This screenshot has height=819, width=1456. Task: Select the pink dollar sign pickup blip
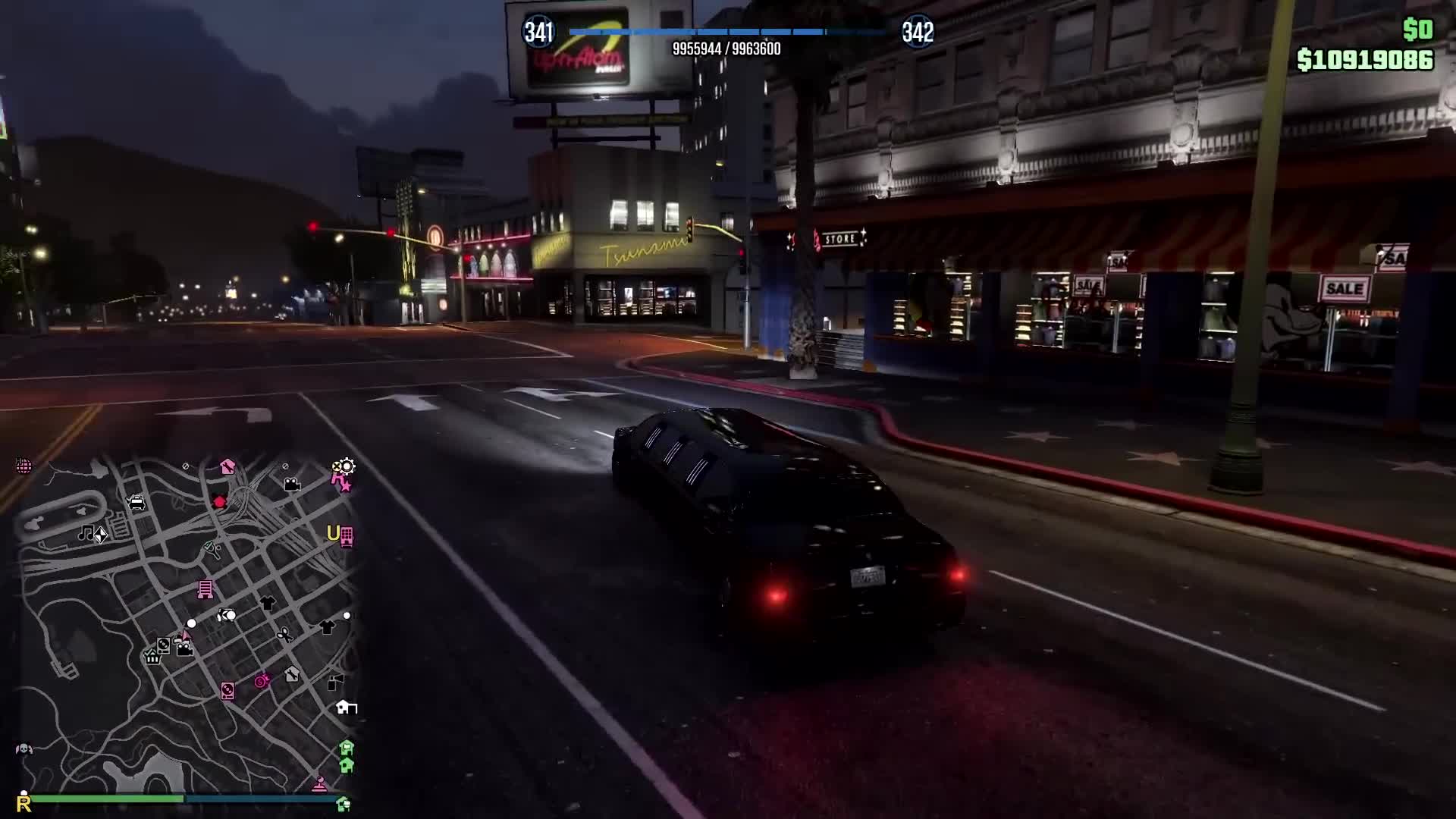(x=261, y=682)
